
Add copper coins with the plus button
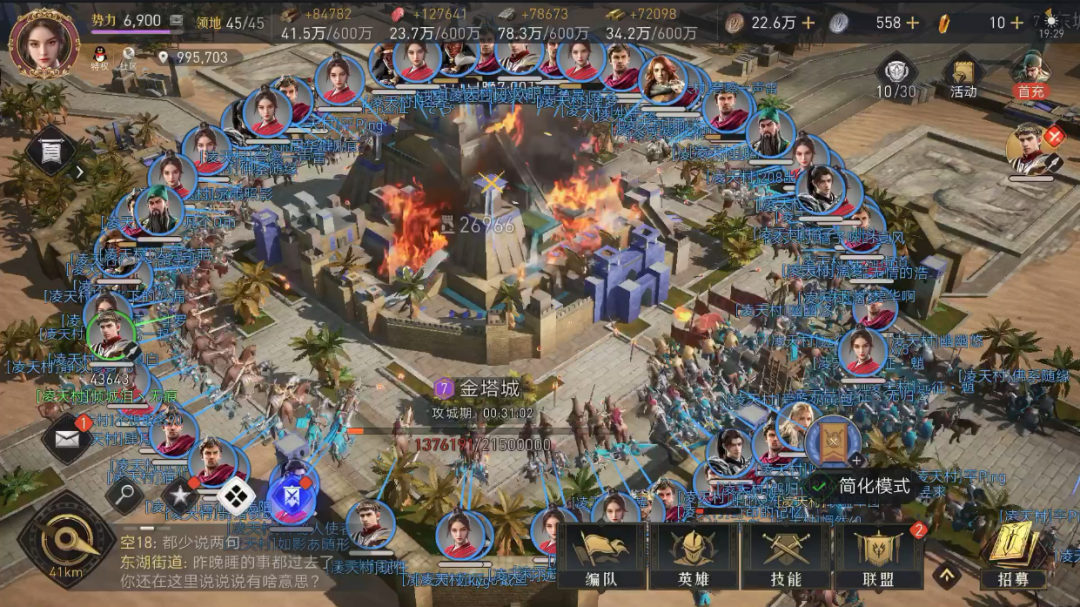point(808,23)
